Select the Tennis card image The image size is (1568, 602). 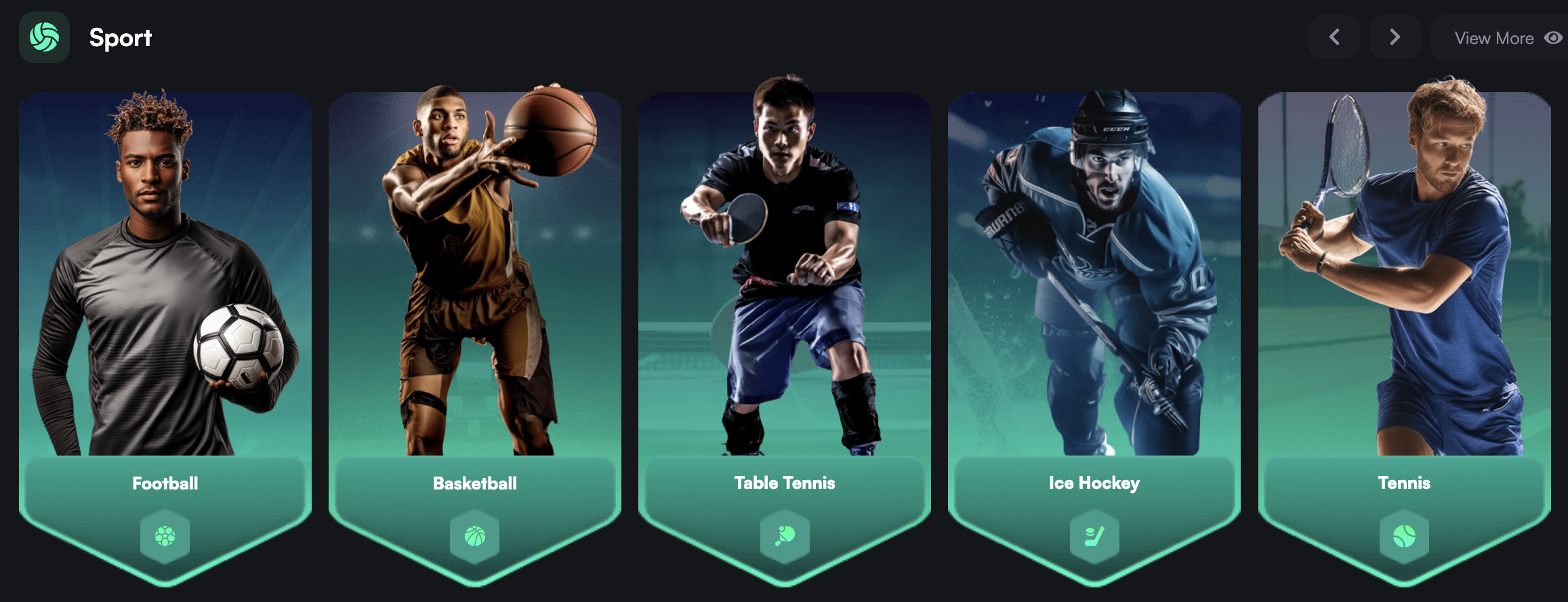tap(1405, 271)
